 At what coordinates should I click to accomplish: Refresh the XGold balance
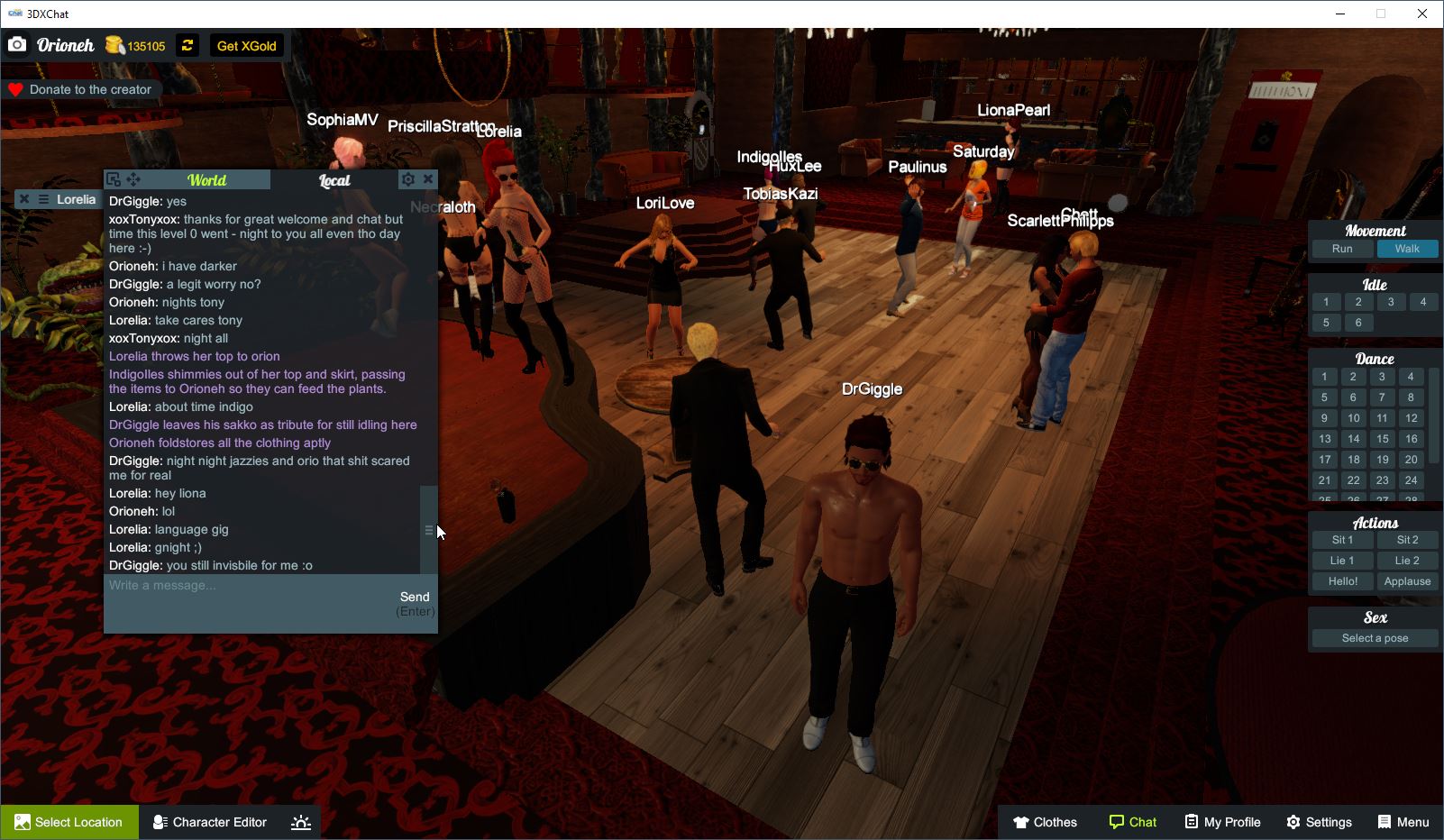[187, 45]
